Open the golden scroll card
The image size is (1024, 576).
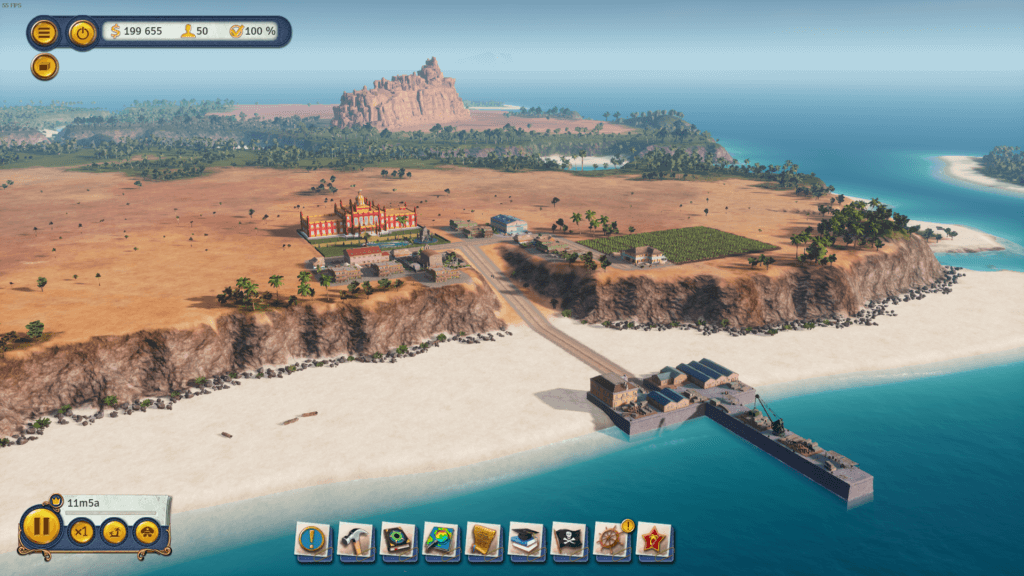(x=484, y=540)
